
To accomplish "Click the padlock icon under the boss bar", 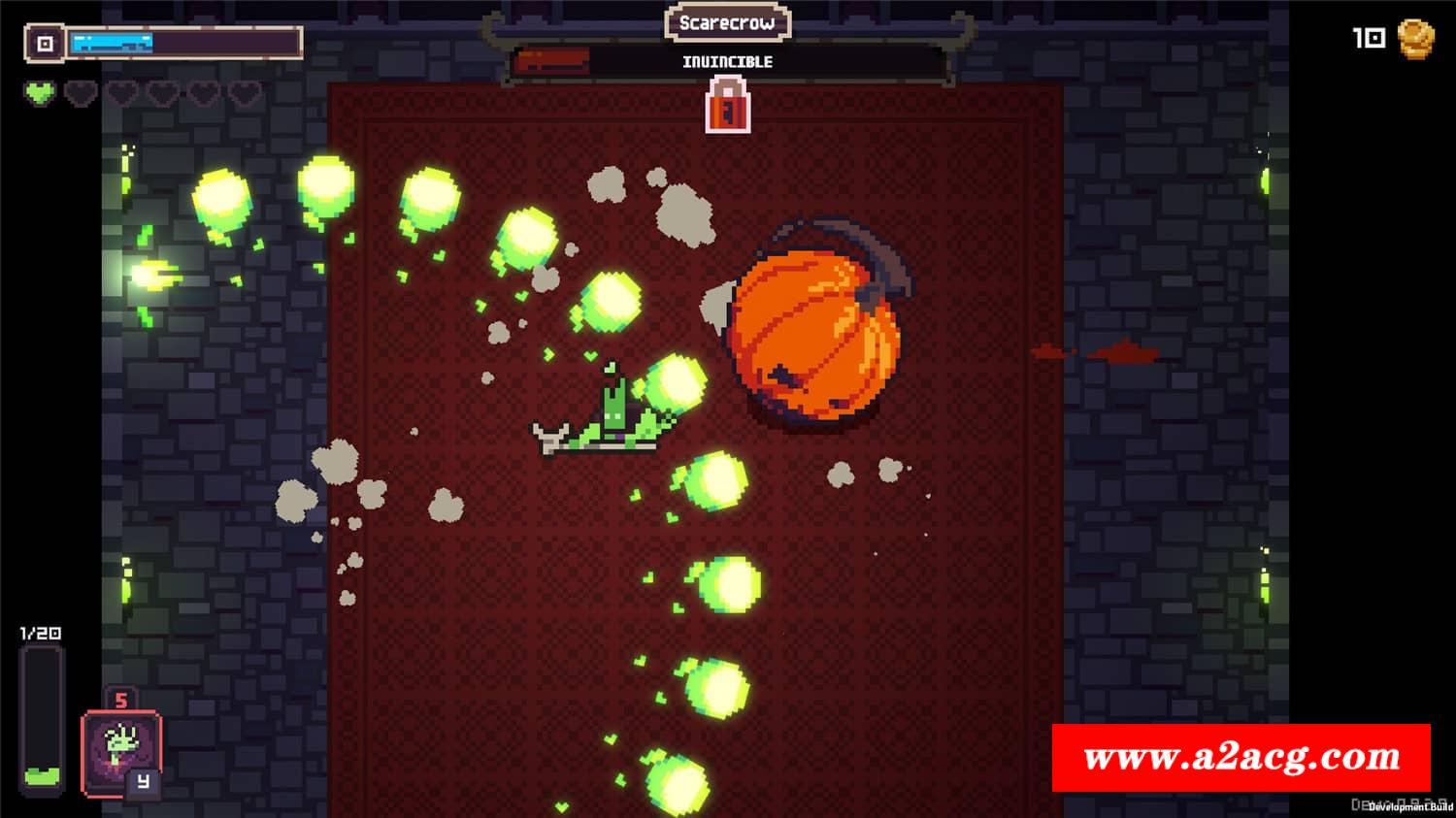I will (x=728, y=105).
